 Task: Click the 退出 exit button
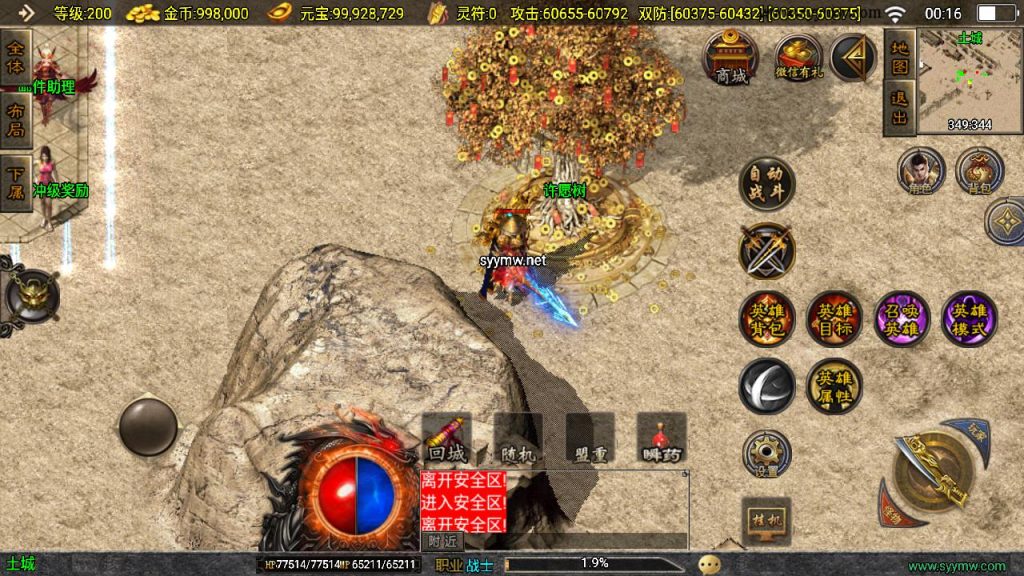click(899, 108)
